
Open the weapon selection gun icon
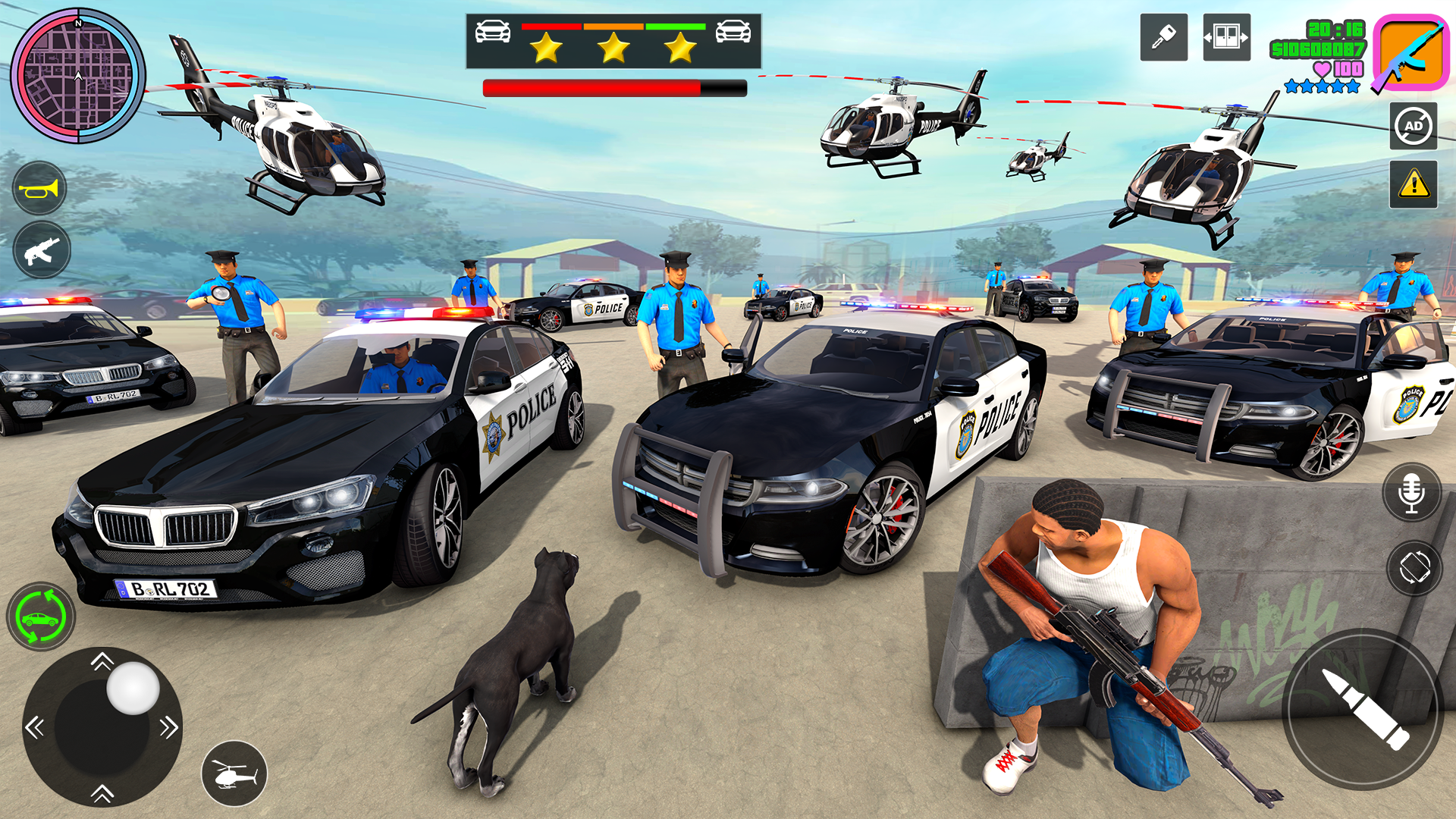click(42, 250)
